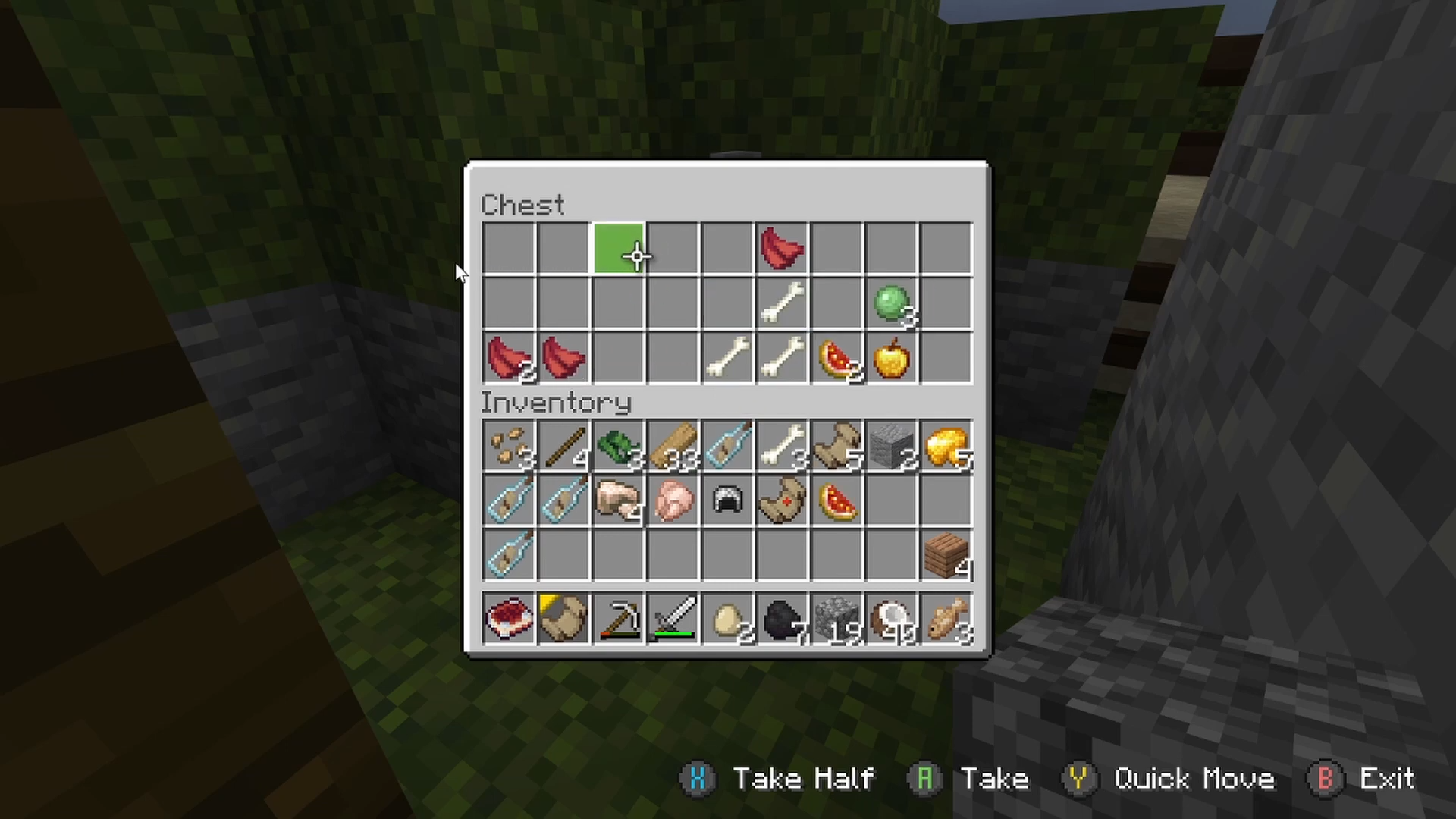Click the green highlighted empty chest slot
This screenshot has height=819, width=1456.
point(618,249)
